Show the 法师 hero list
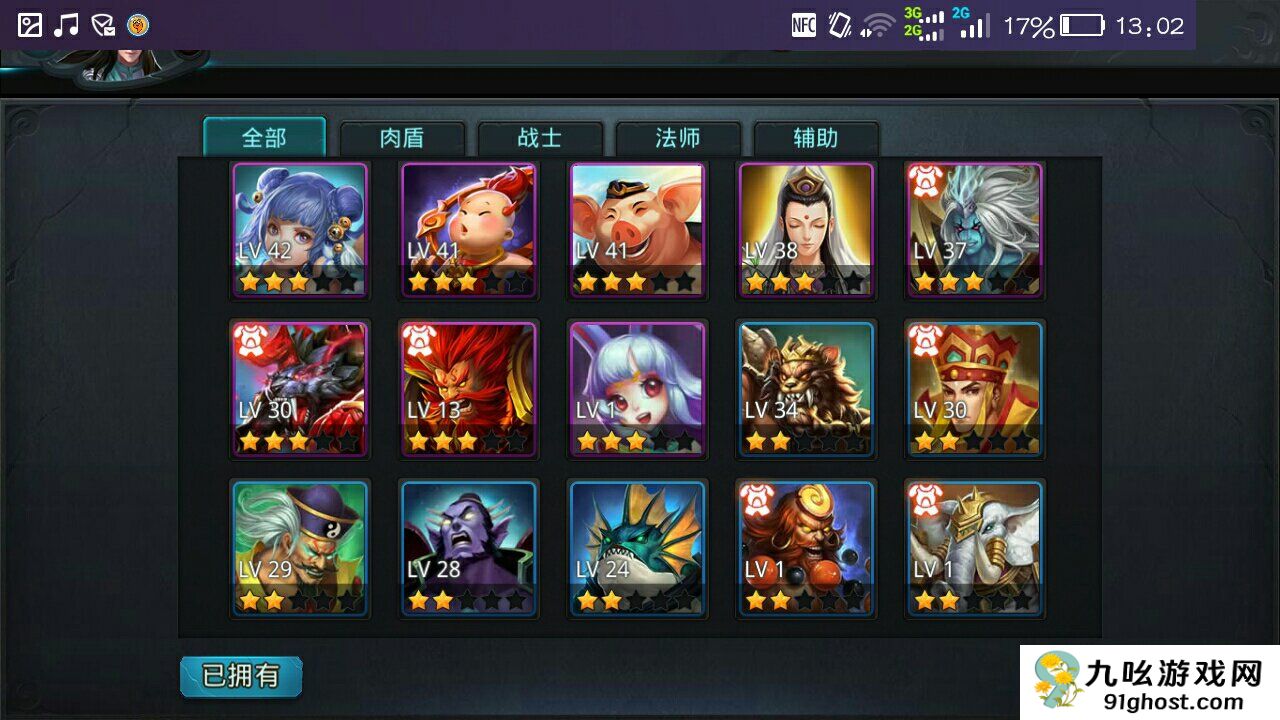This screenshot has width=1280, height=720. click(678, 138)
